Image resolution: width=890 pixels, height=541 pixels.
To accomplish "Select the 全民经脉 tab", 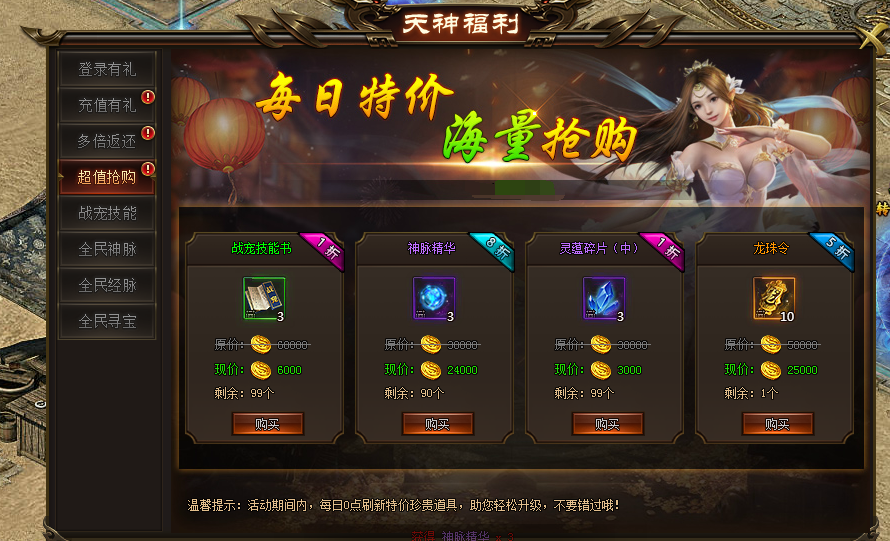I will [x=107, y=285].
